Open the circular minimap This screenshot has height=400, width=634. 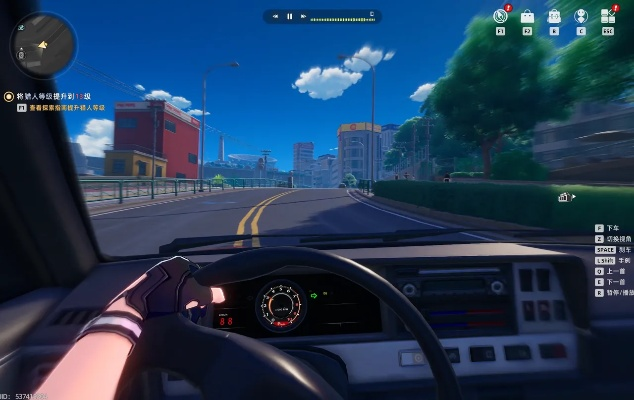43,44
